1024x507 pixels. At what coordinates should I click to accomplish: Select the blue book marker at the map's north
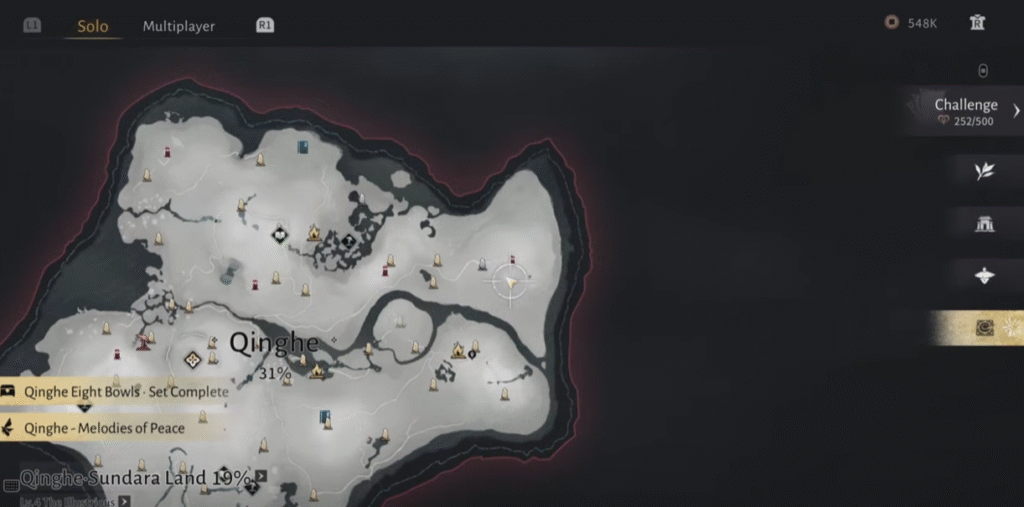click(302, 147)
